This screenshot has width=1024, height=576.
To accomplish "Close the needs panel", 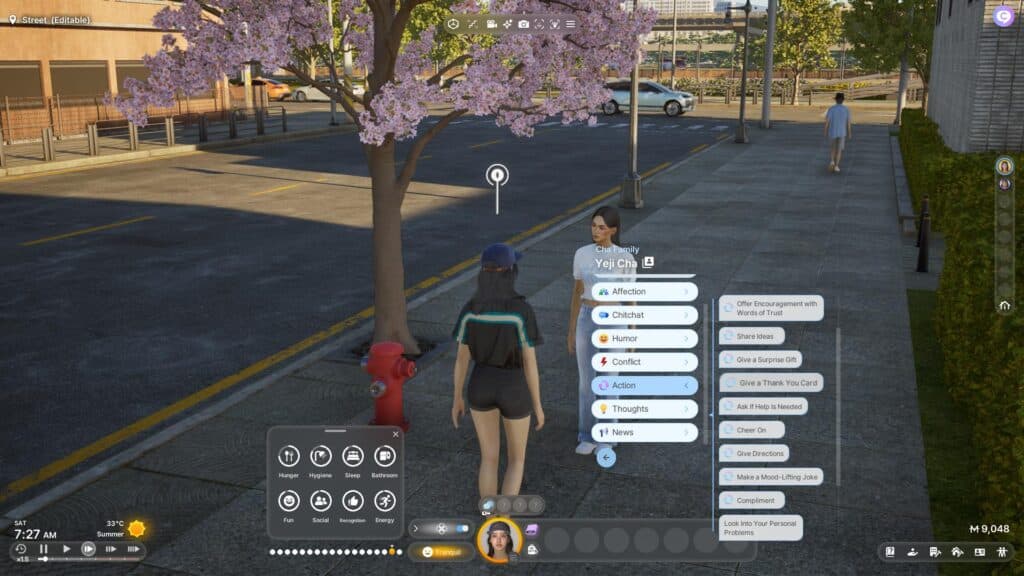I will point(395,434).
